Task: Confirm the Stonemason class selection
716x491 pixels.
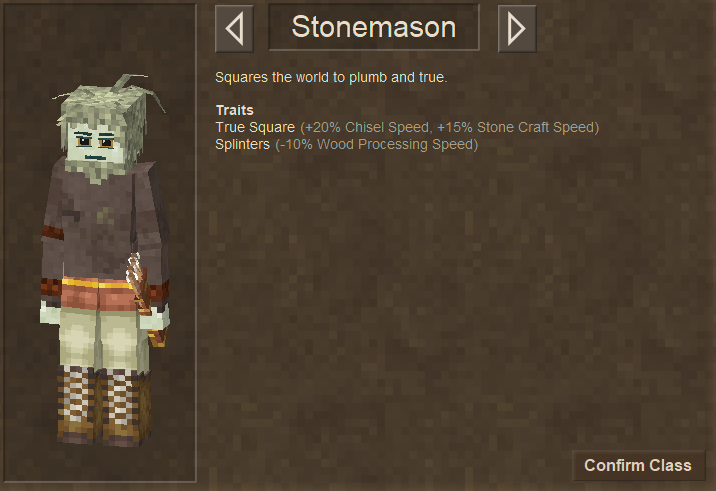Action: [638, 465]
